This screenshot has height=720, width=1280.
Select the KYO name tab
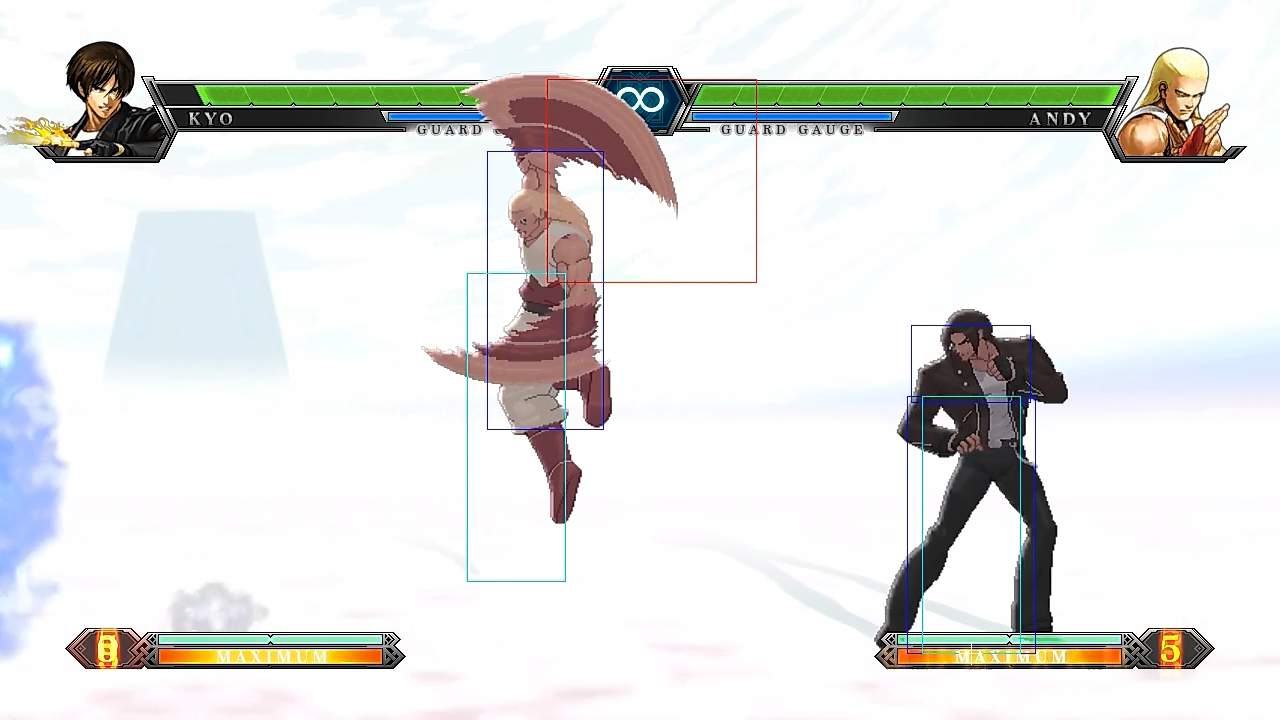point(210,119)
